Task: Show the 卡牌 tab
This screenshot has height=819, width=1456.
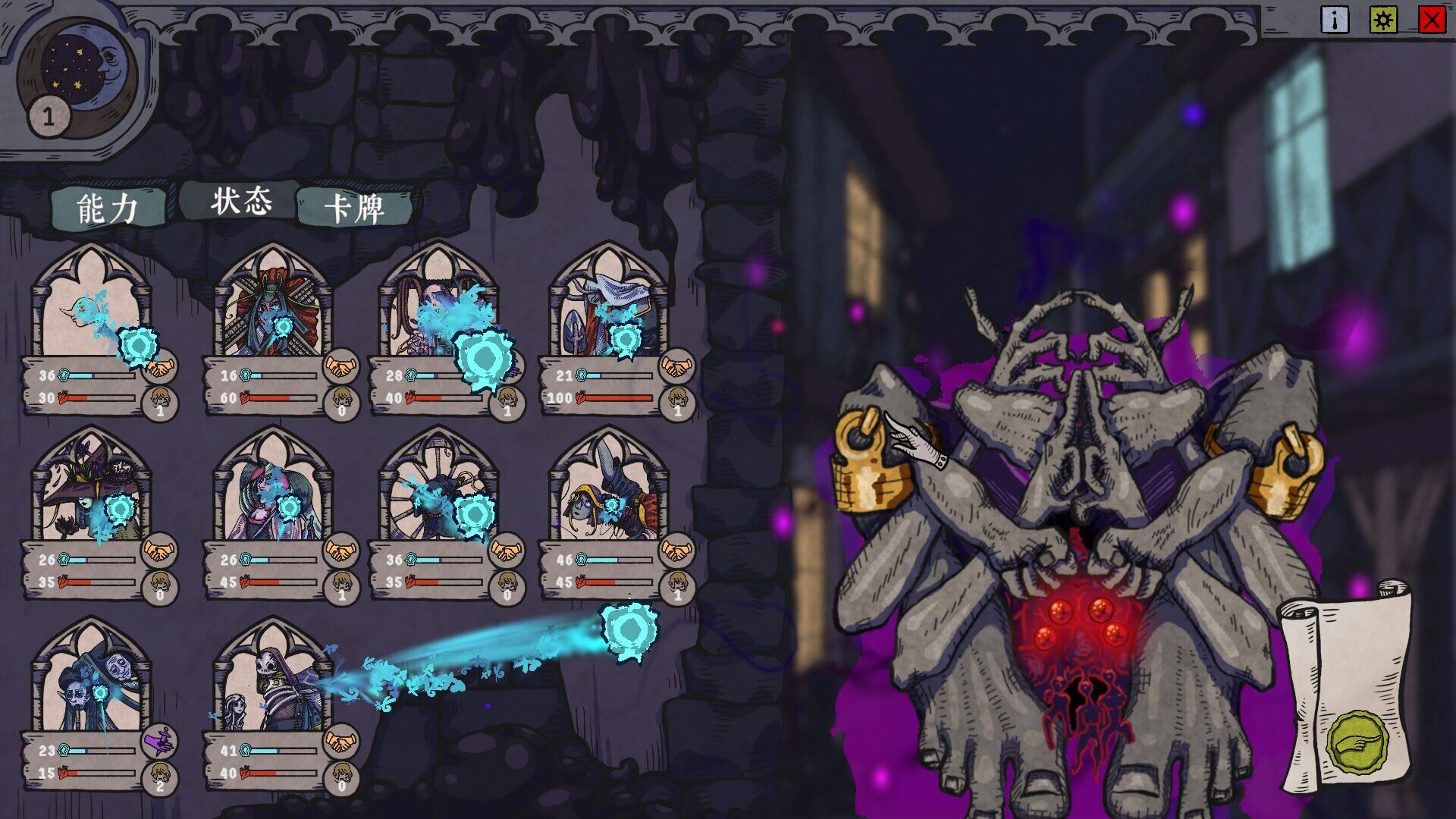Action: [354, 208]
